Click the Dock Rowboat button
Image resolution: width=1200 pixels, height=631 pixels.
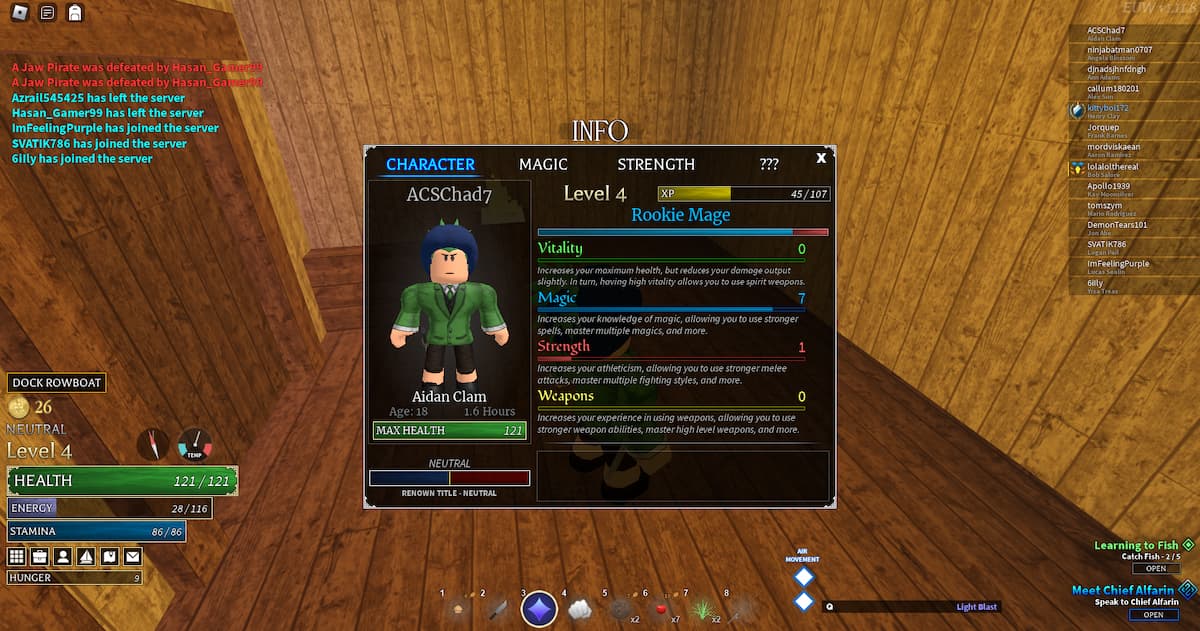[57, 383]
